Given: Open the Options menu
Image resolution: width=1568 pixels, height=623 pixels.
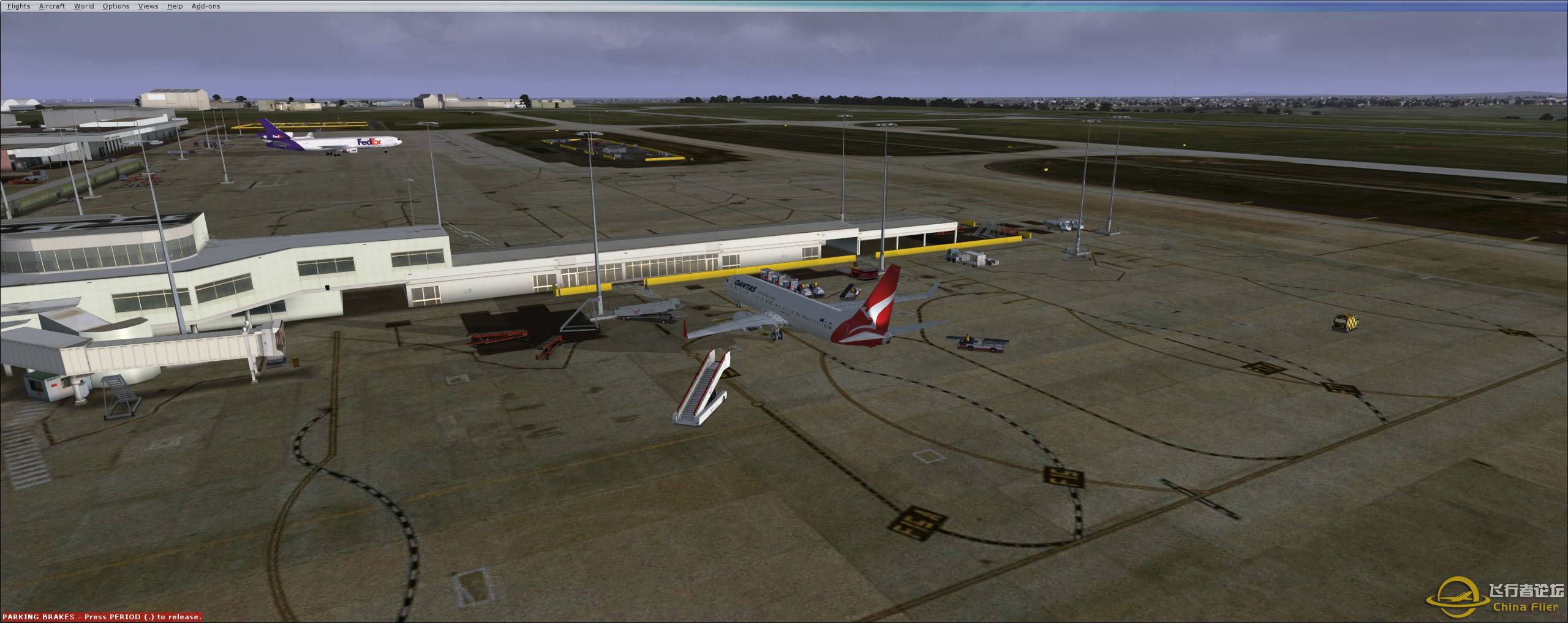Looking at the screenshot, I should tap(116, 6).
